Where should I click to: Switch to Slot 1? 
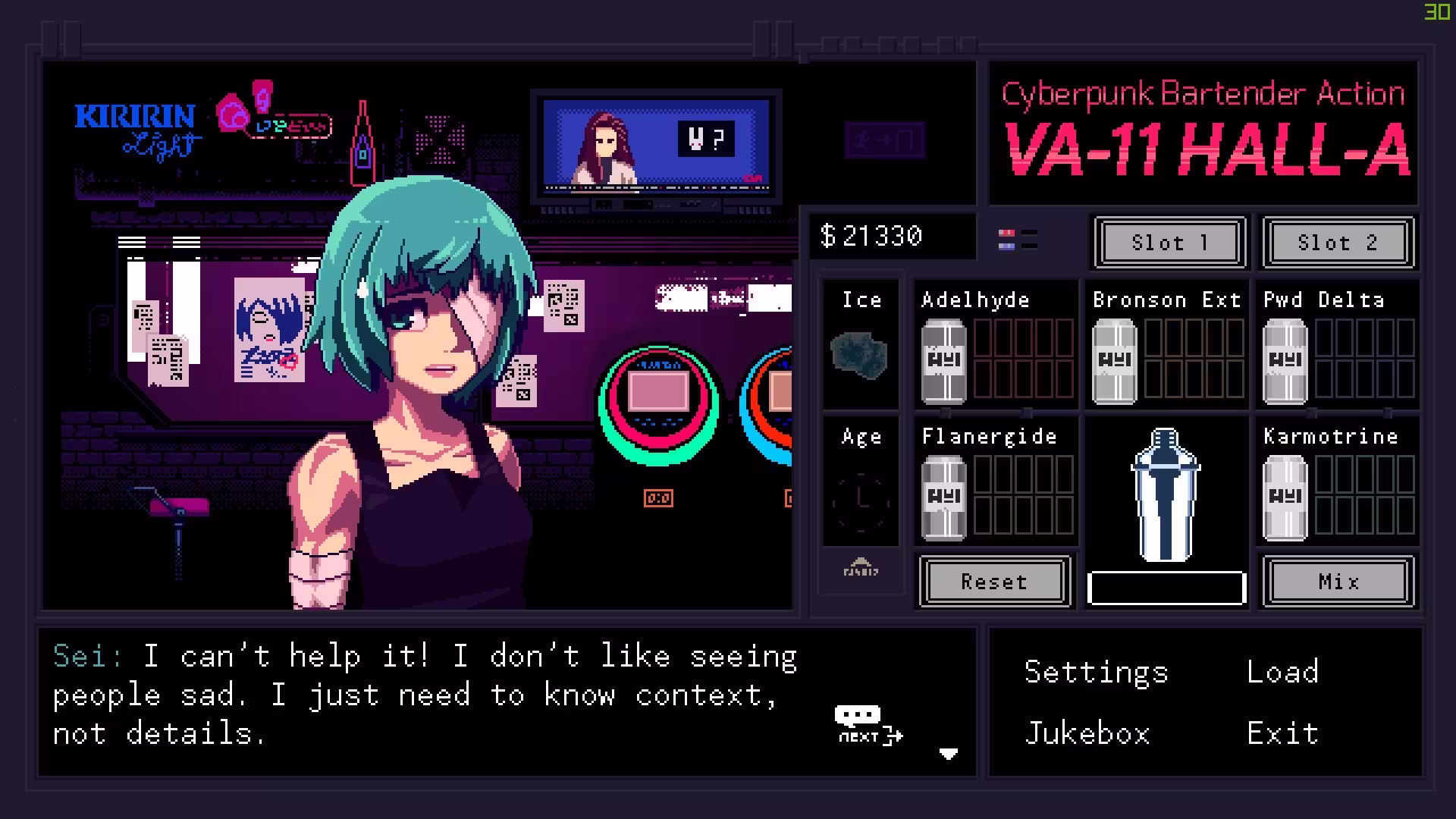1169,243
